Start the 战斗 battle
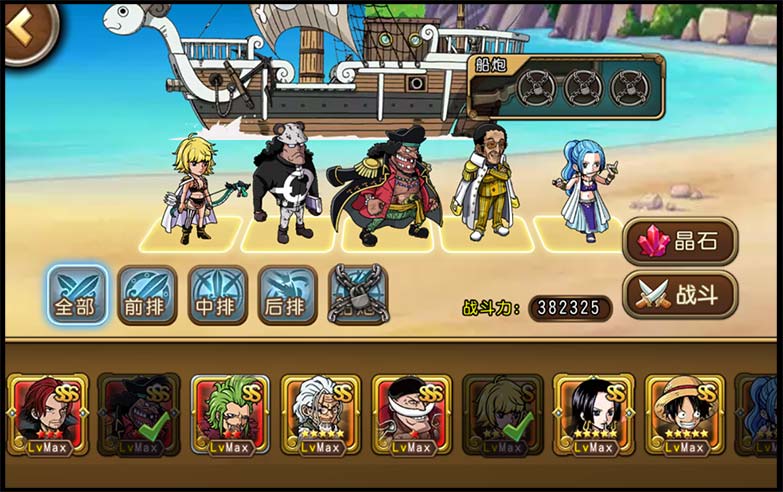783x492 pixels. [x=680, y=295]
